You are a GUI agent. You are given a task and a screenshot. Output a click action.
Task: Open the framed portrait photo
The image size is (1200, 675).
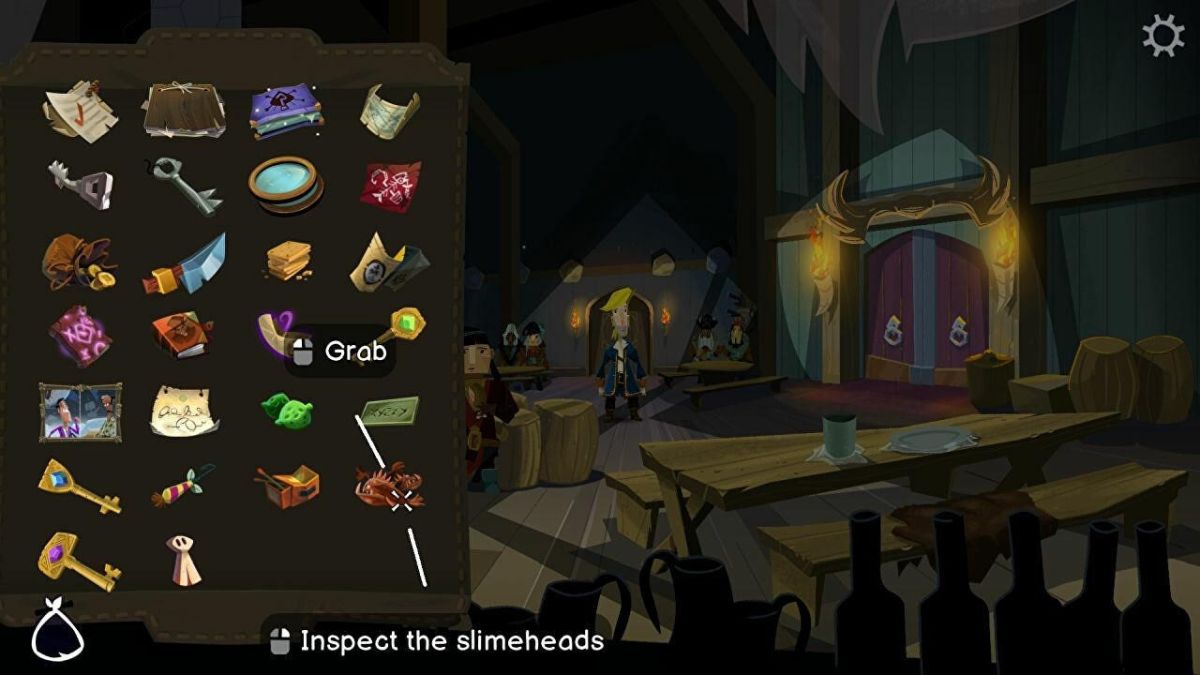coord(80,411)
